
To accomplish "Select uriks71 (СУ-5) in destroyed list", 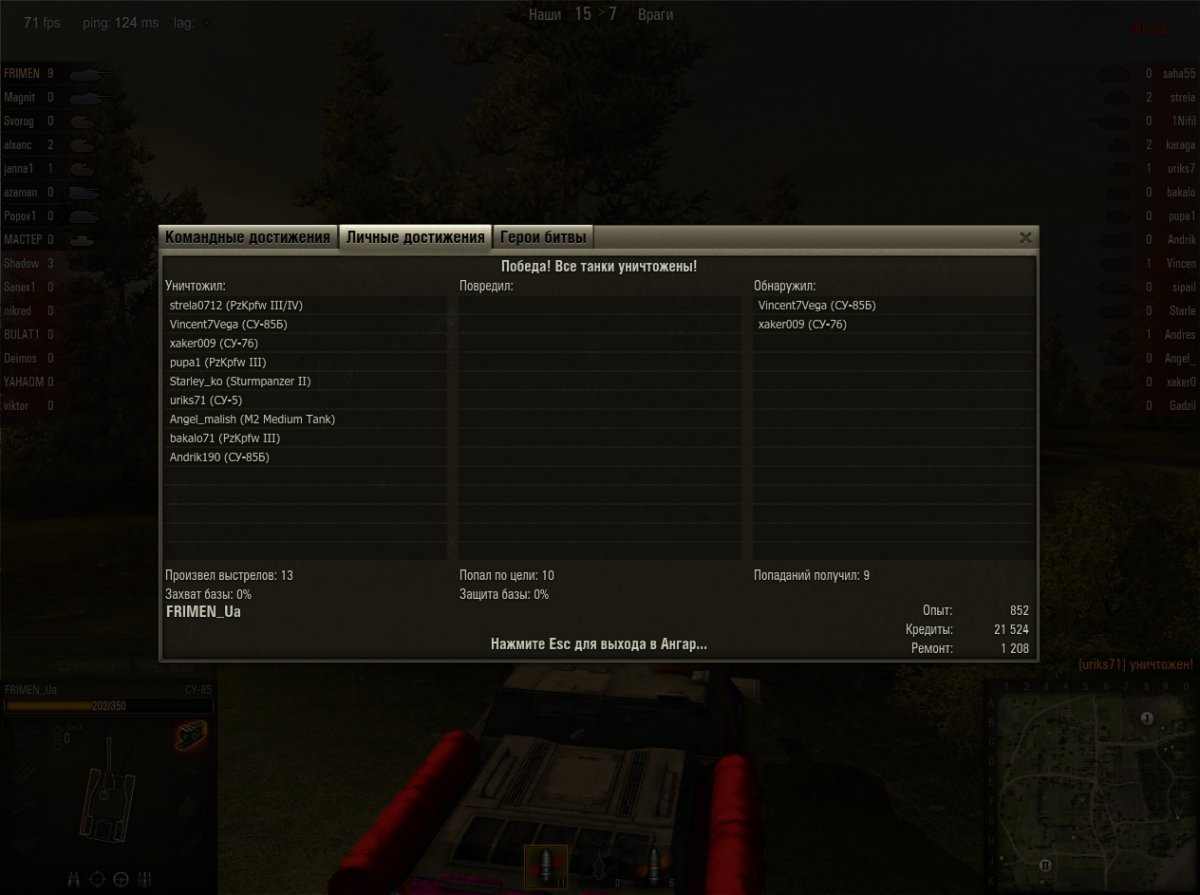I will (x=206, y=400).
